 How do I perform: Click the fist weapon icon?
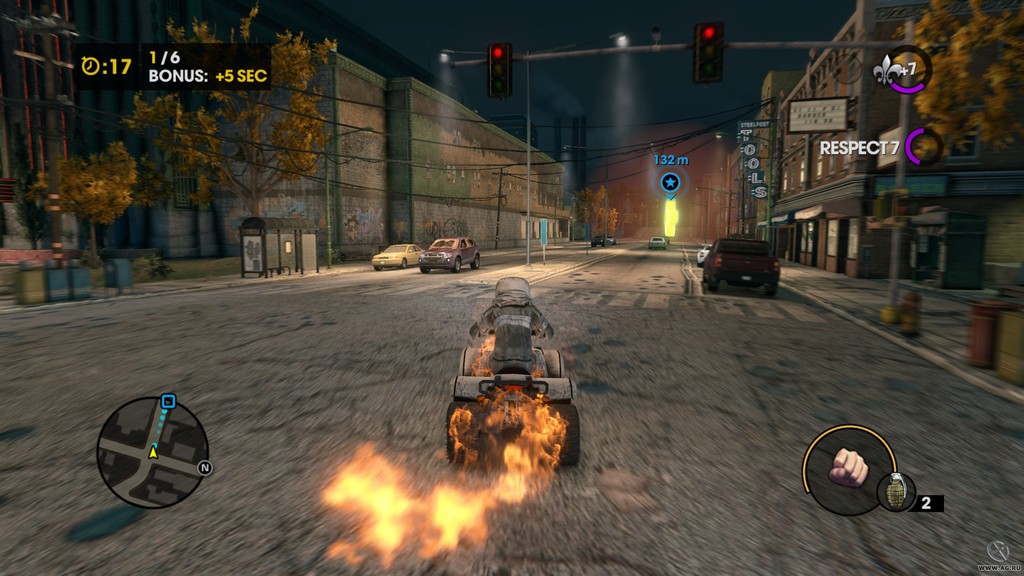tap(848, 468)
